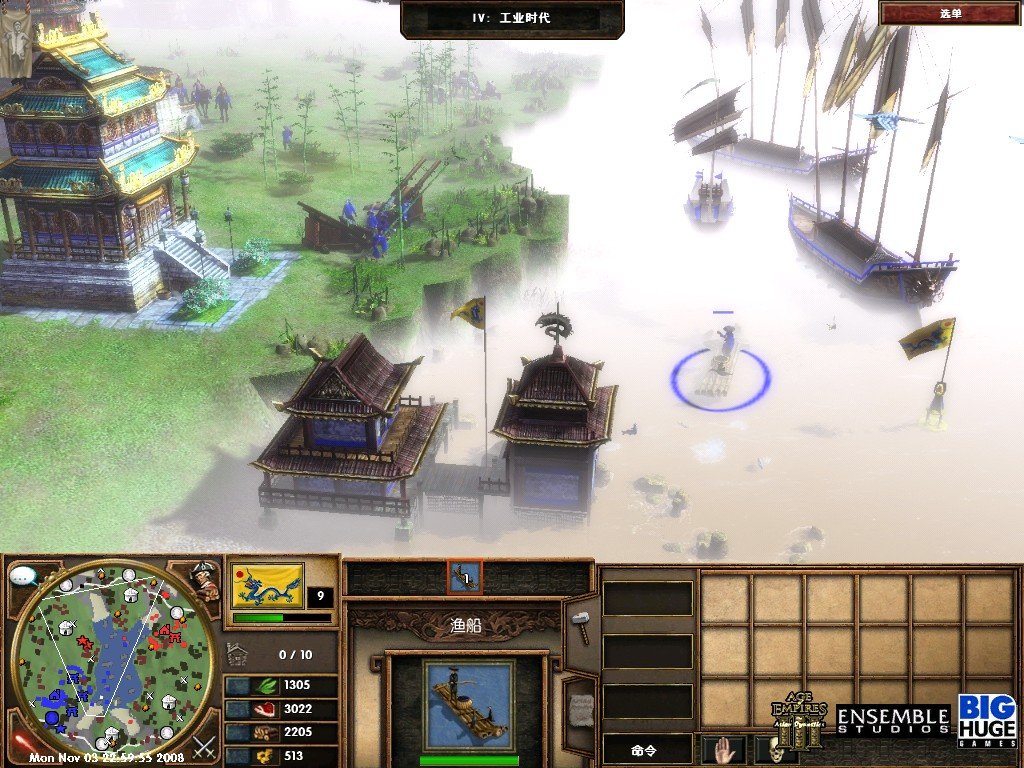Click the 工业时代 age banner
1024x768 pixels.
(x=511, y=18)
